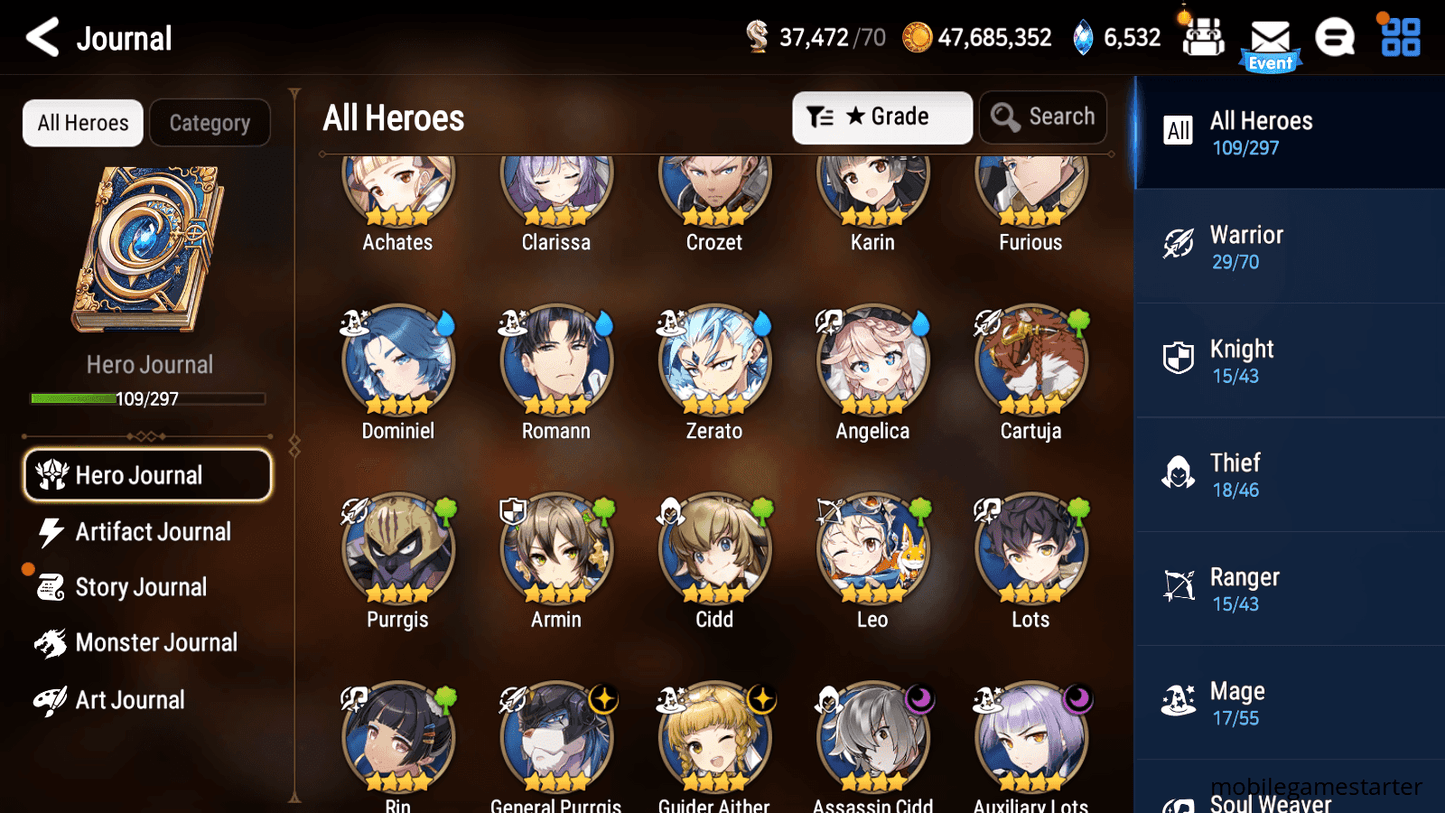Click the back arrow to leave Journal
This screenshot has width=1445, height=813.
(x=41, y=37)
